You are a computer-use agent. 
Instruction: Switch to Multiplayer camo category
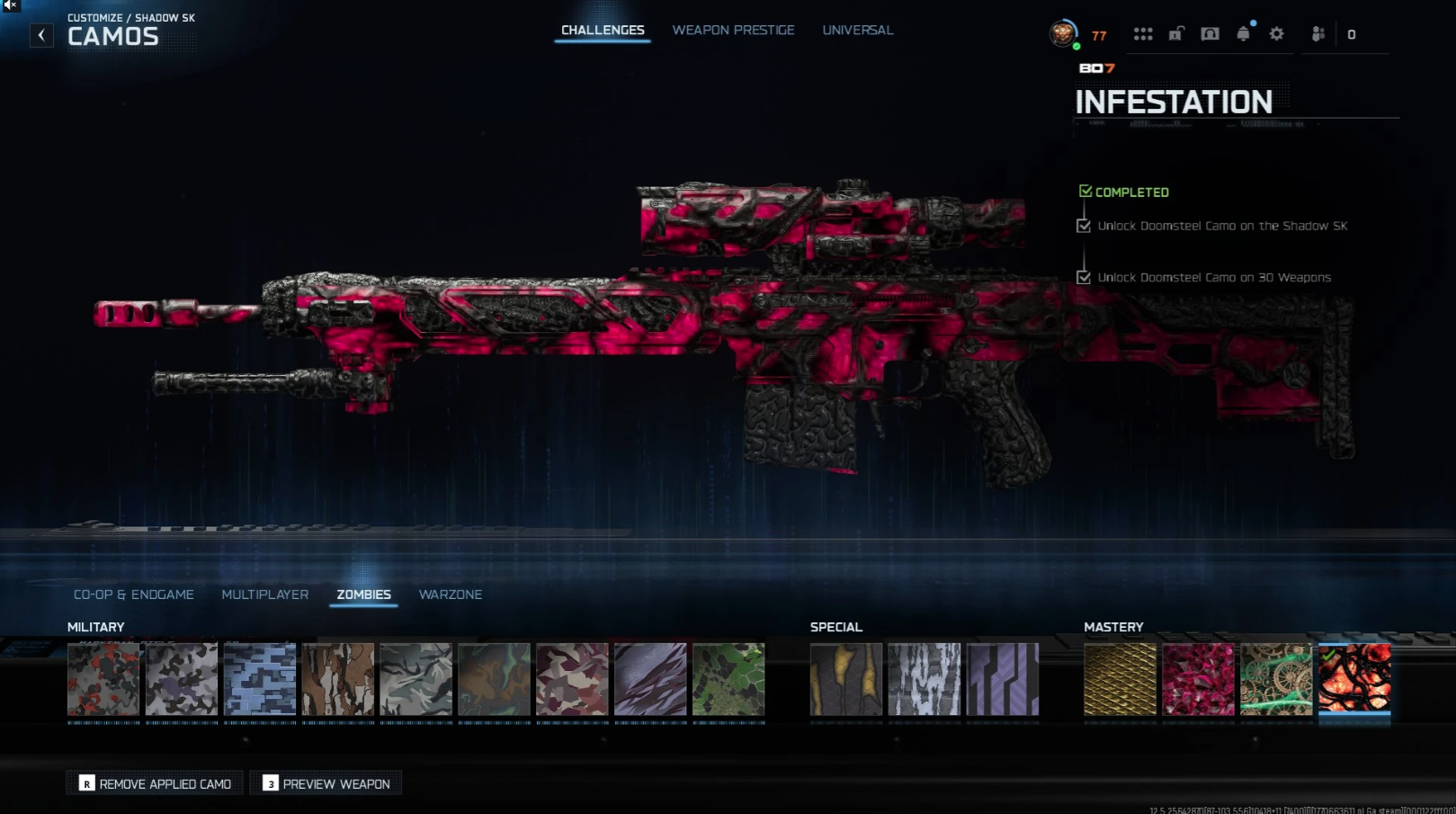tap(264, 595)
